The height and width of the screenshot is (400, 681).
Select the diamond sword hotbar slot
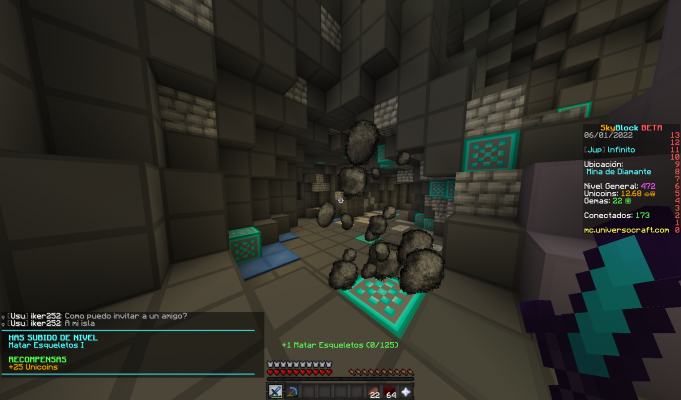coord(275,391)
